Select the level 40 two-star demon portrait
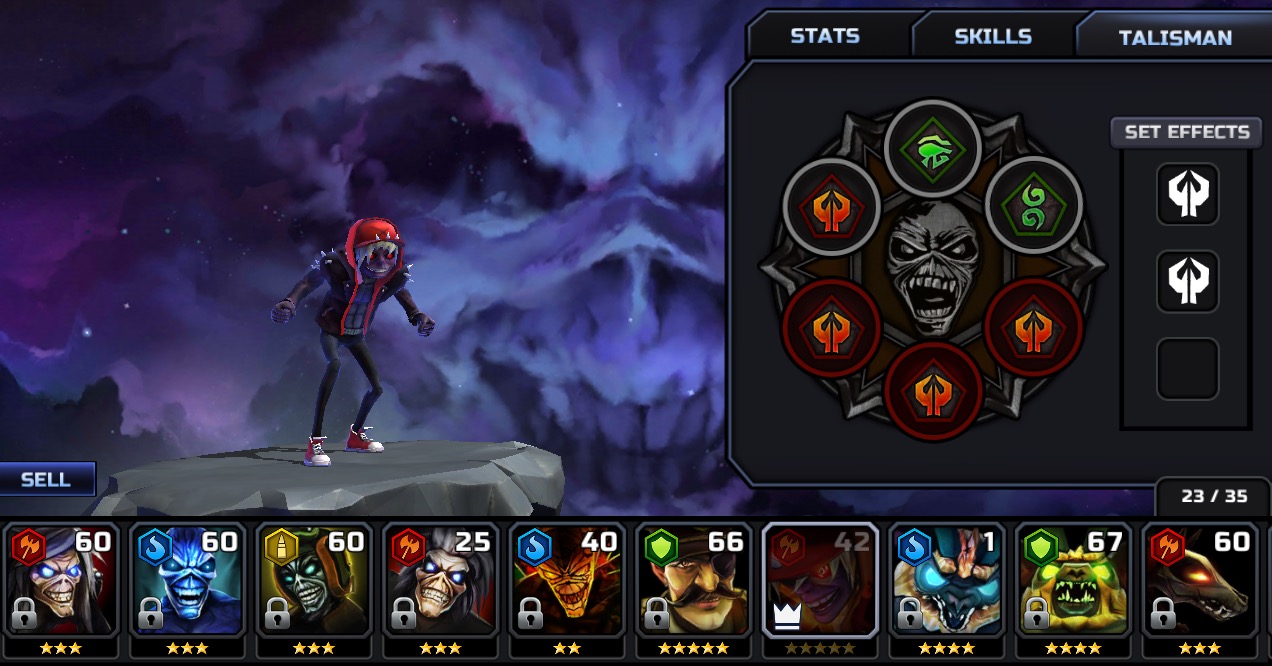This screenshot has height=666, width=1272. click(567, 581)
